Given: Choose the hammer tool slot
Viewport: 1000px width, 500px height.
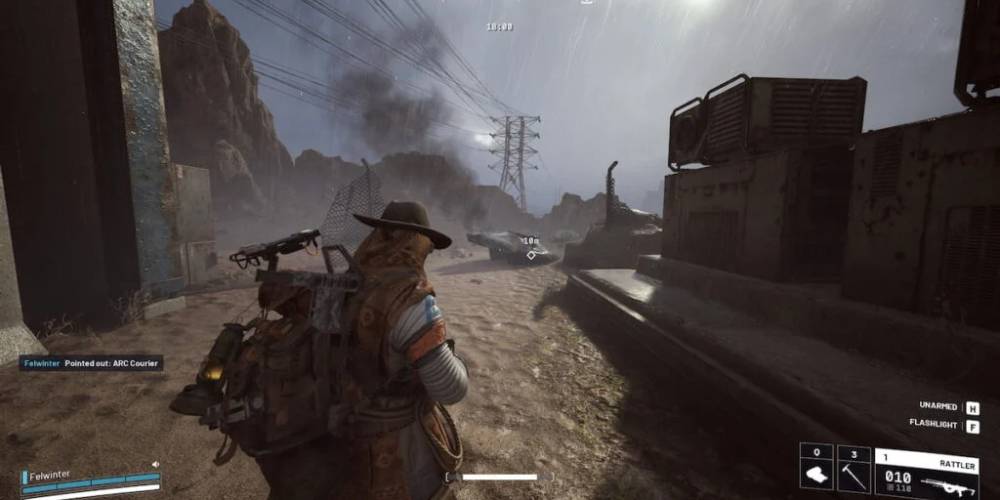Looking at the screenshot, I should (x=853, y=468).
